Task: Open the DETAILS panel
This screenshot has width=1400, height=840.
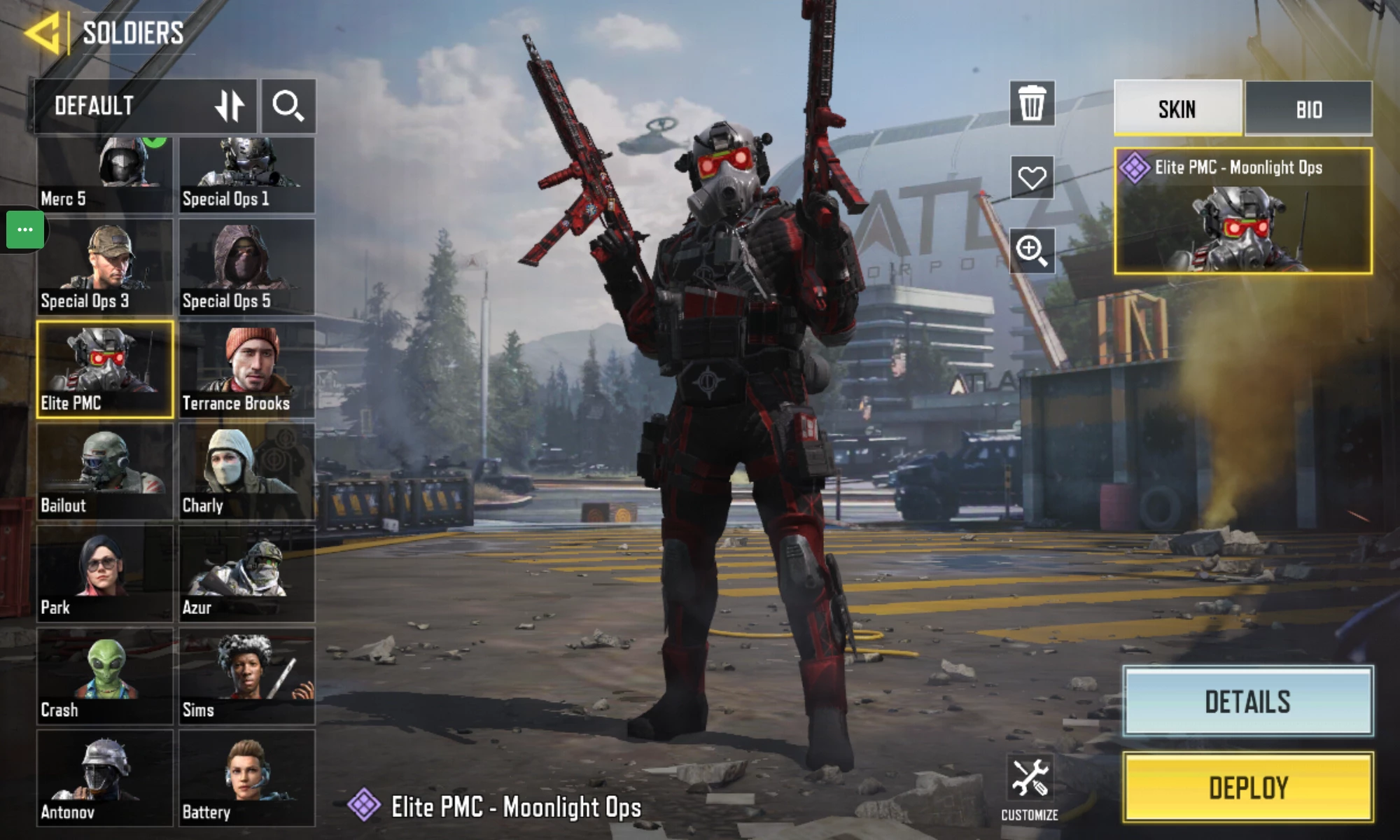Action: 1247,701
